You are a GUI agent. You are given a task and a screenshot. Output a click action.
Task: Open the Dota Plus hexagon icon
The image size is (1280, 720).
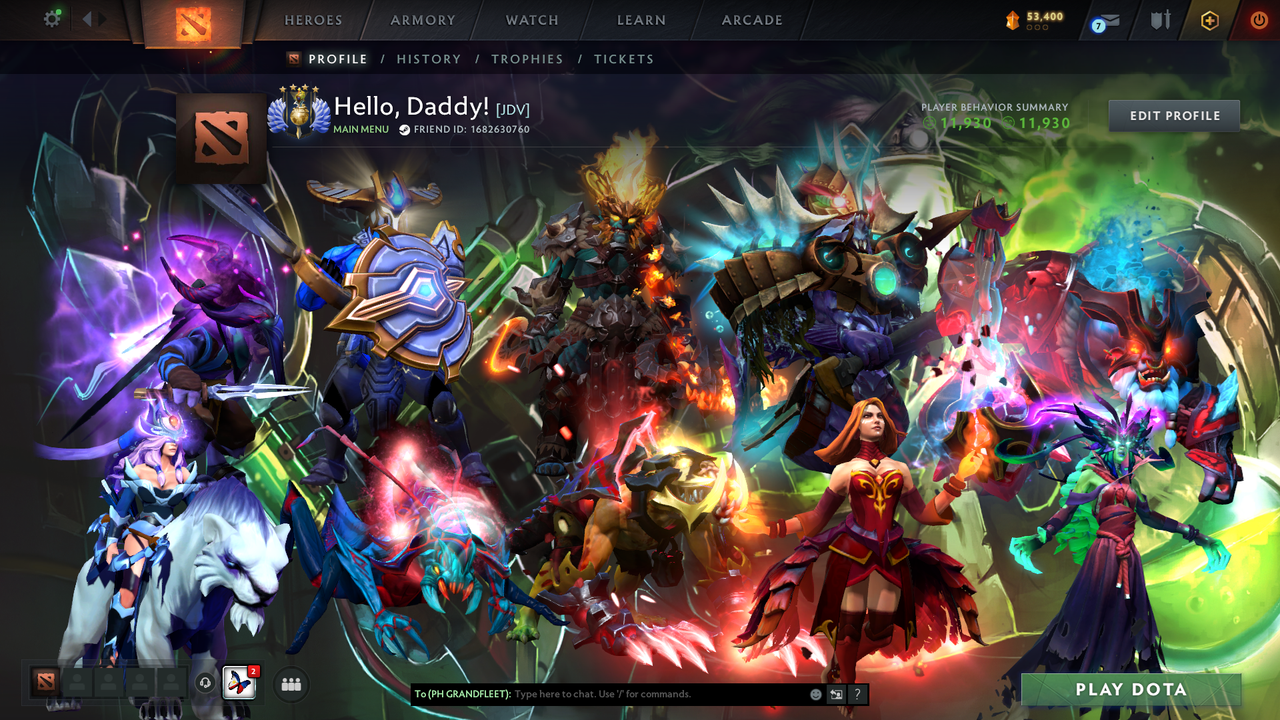[1210, 20]
